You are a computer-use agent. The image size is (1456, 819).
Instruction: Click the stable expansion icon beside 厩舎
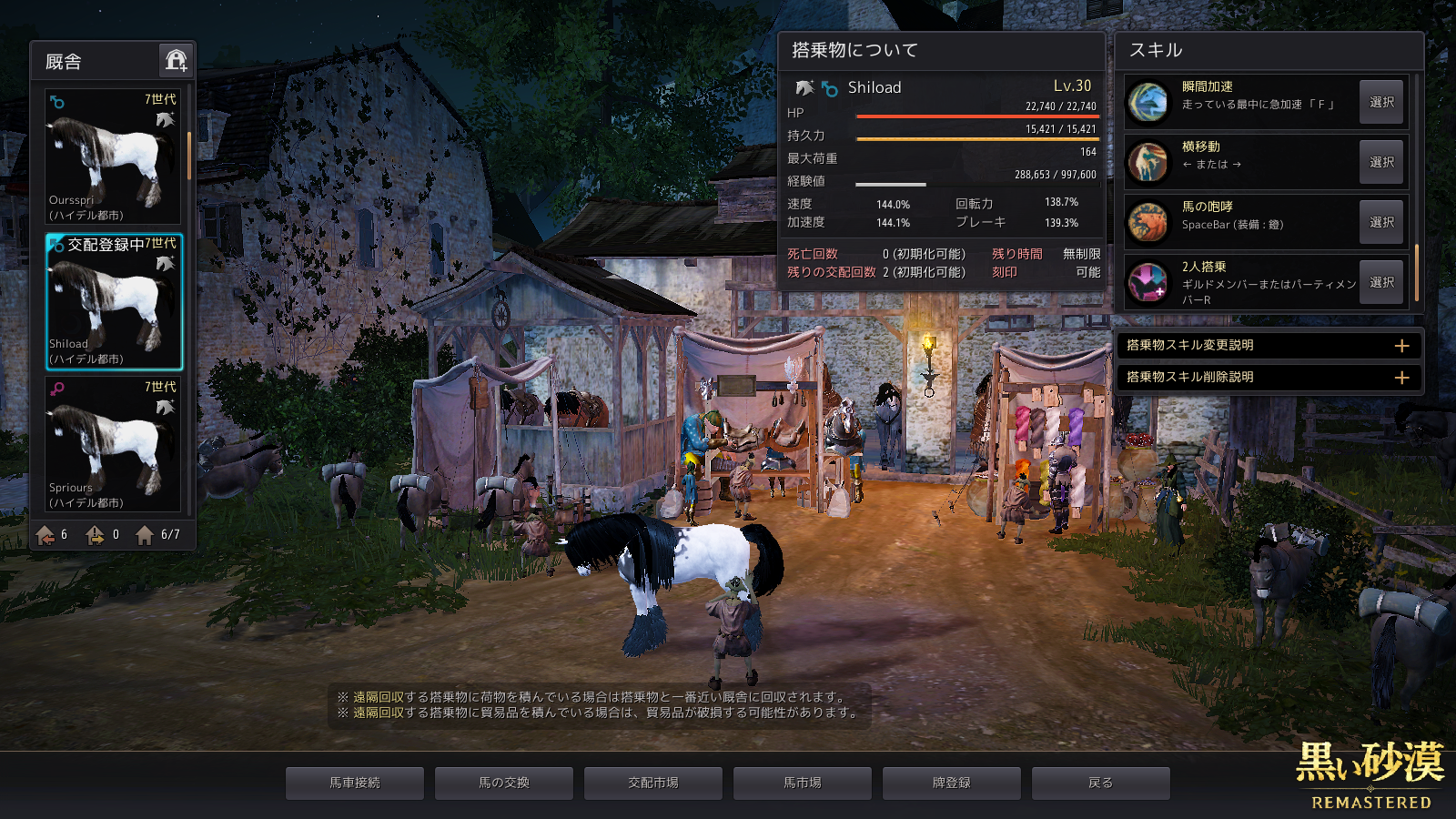click(176, 61)
